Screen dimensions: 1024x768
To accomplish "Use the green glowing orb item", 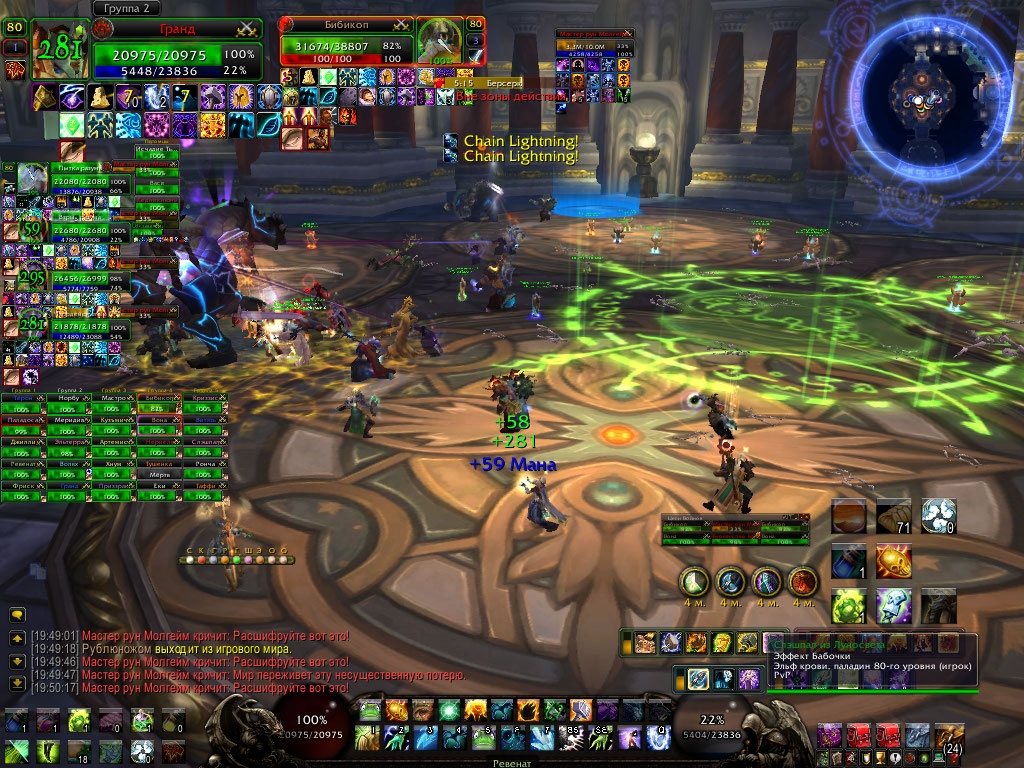I will coord(849,606).
